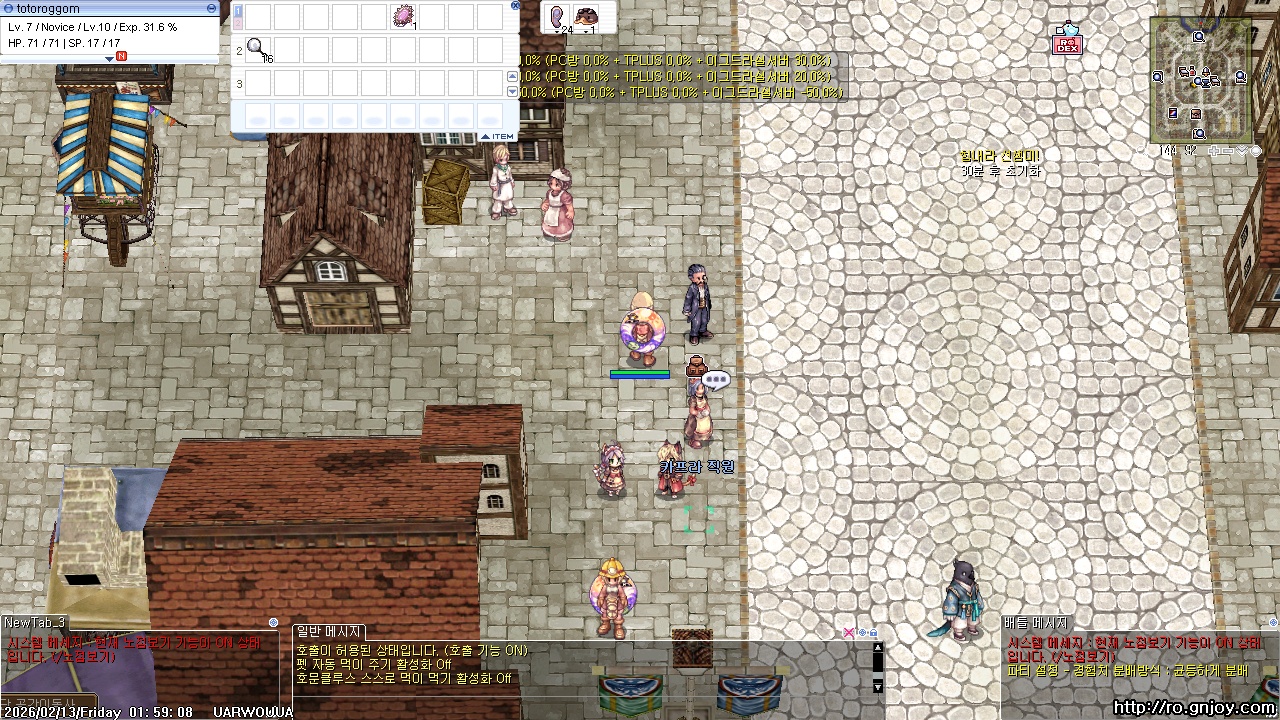Screen dimensions: 1280x720
Task: Close the hotbar window
Action: (515, 5)
